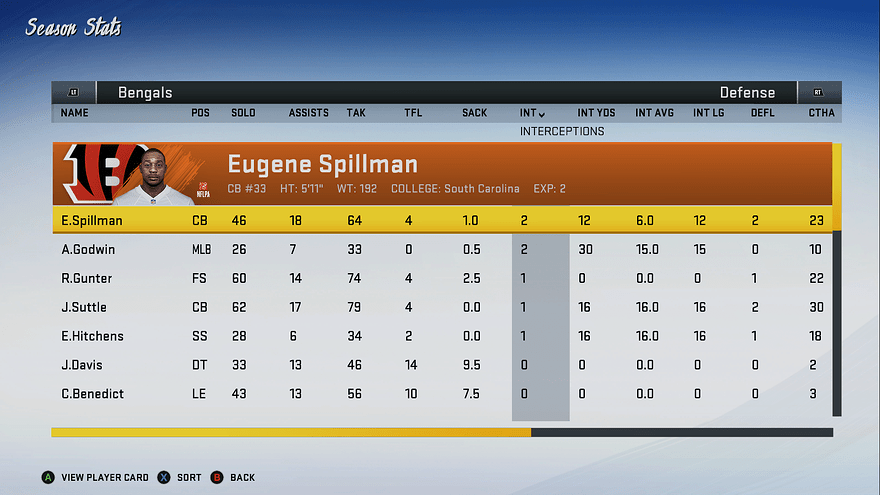880x495 pixels.
Task: Sort by the NAME column header
Action: tap(75, 113)
